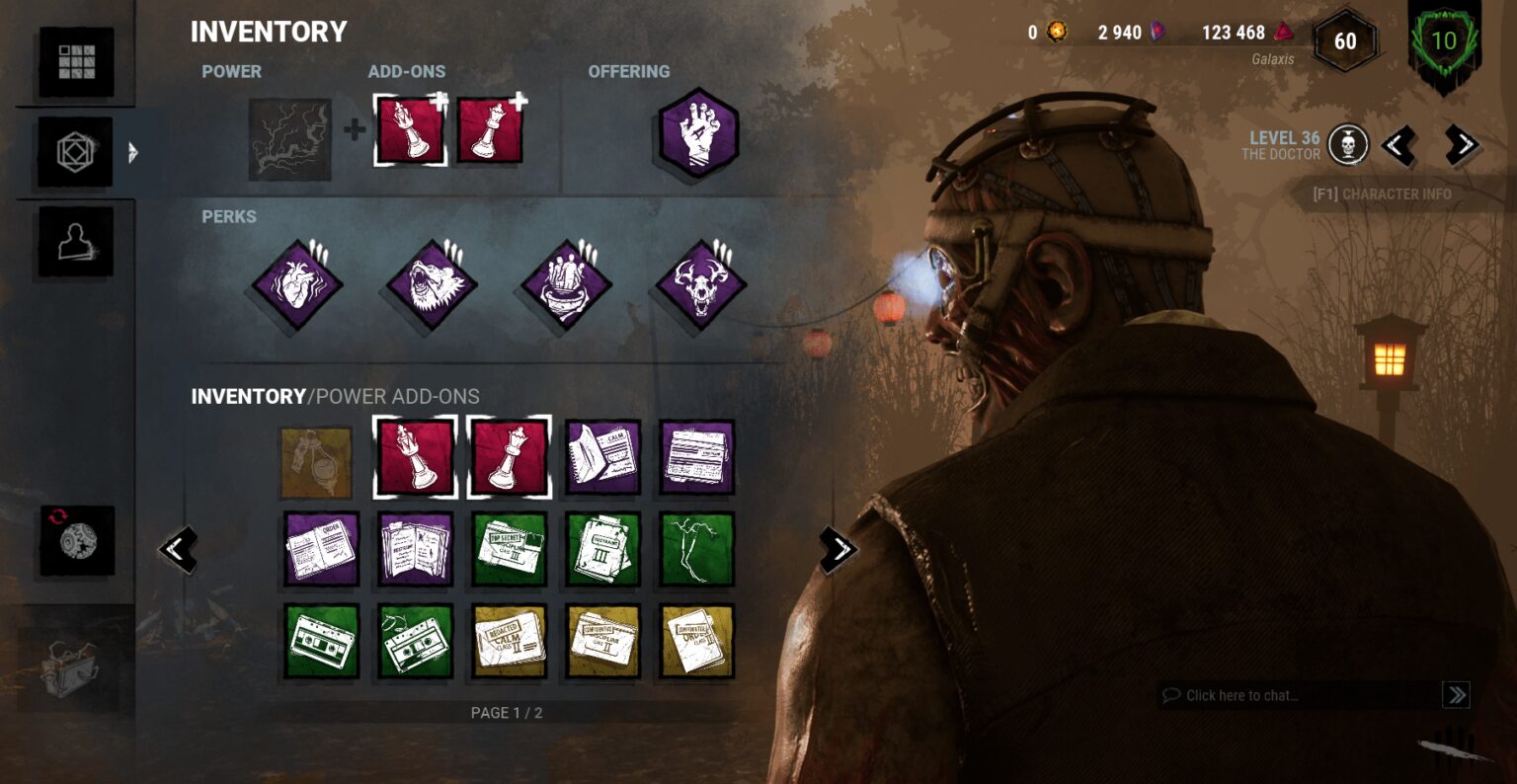Image resolution: width=1517 pixels, height=784 pixels.
Task: Click the character silhouette icon in the sidebar
Action: [77, 240]
